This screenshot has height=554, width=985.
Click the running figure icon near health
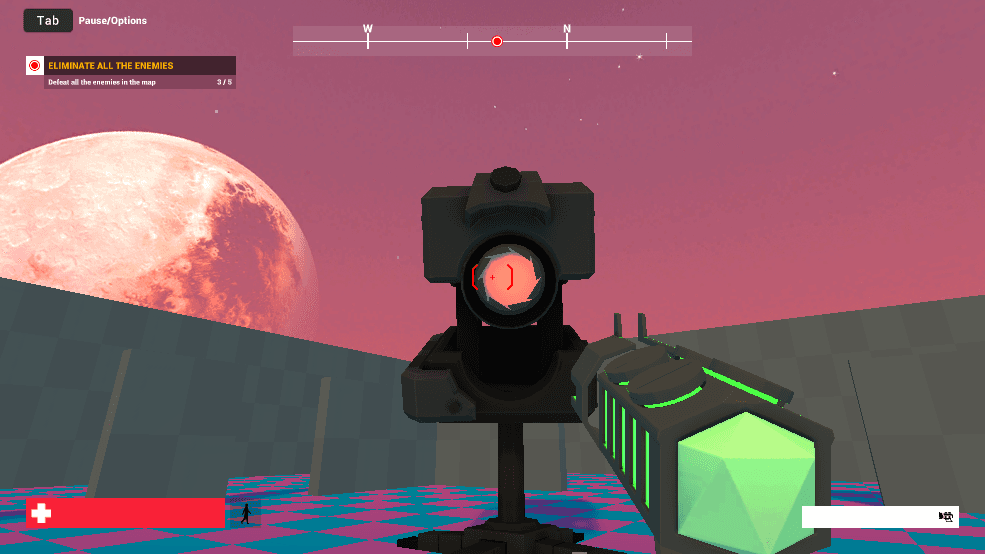(245, 514)
